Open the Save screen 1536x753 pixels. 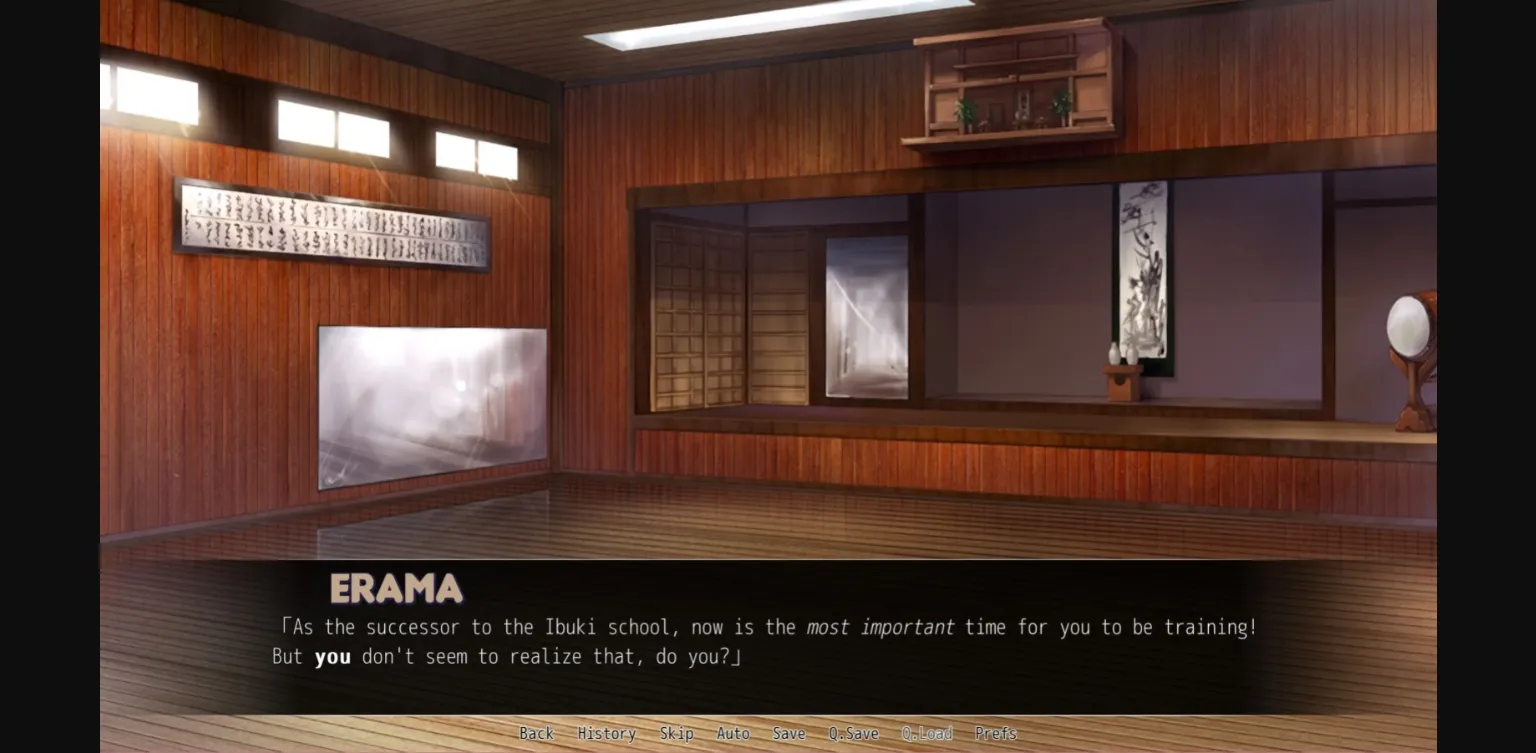tap(789, 733)
